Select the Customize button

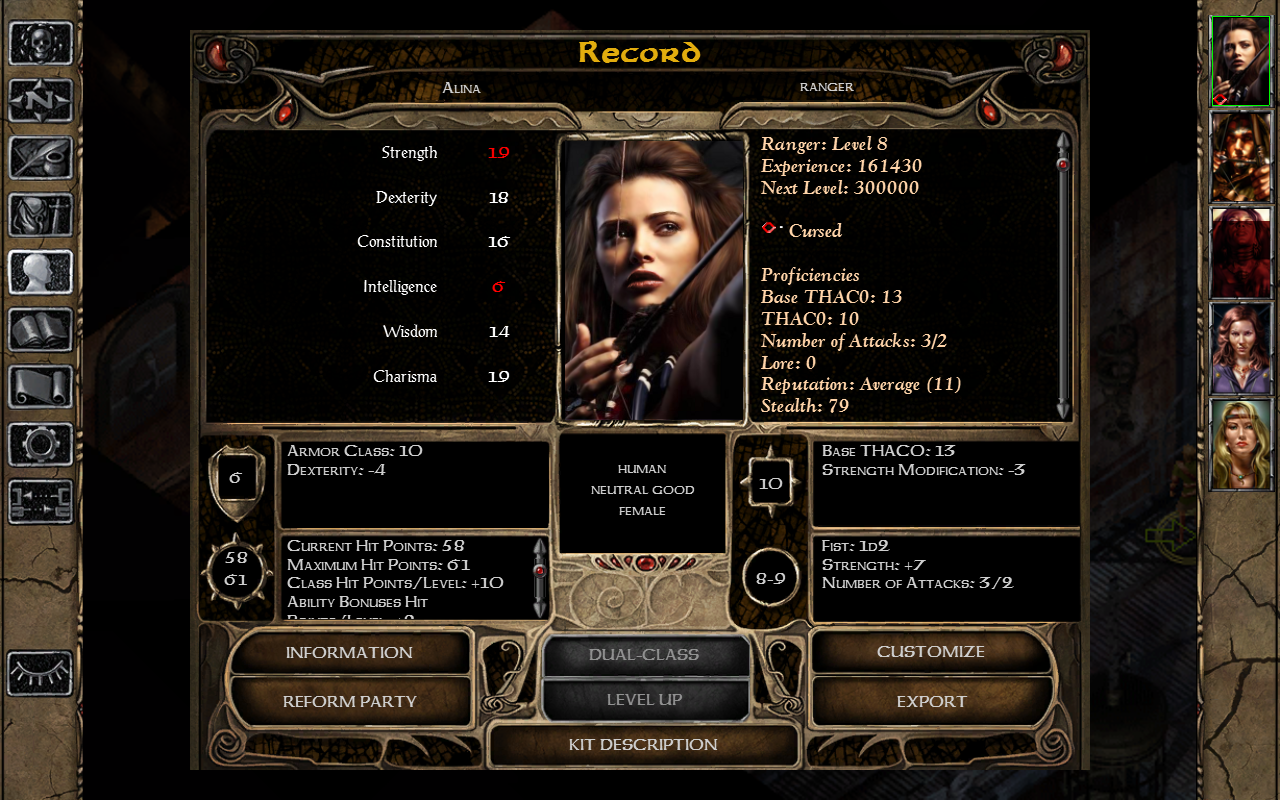[x=930, y=652]
